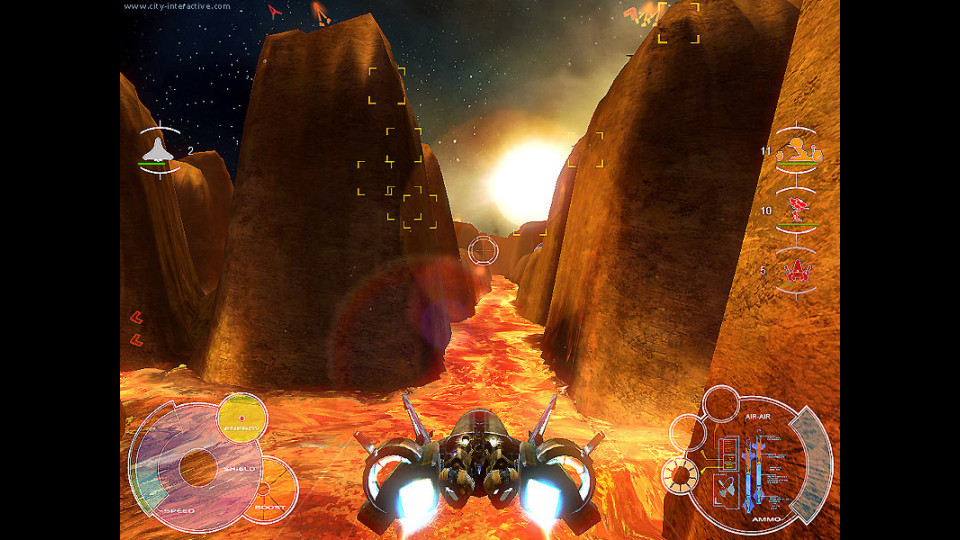Target the ground base enemy icon
Viewport: 960px width, 540px height.
click(x=797, y=152)
